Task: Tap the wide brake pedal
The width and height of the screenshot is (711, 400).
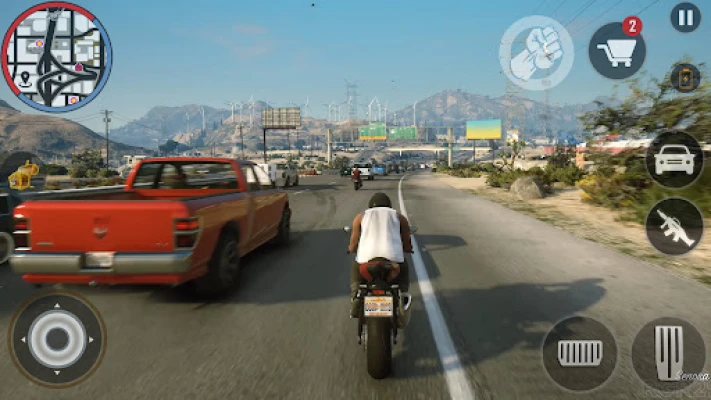Action: pyautogui.click(x=579, y=353)
